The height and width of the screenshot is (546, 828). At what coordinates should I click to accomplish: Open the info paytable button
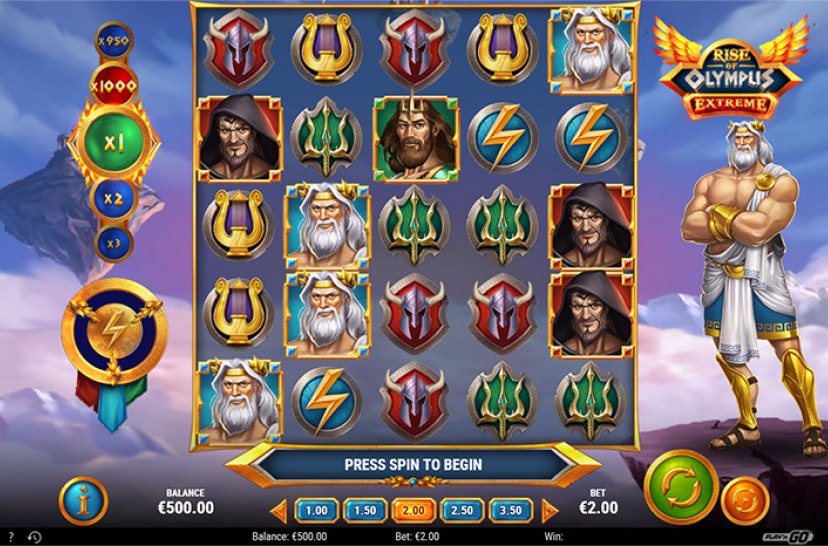point(83,500)
